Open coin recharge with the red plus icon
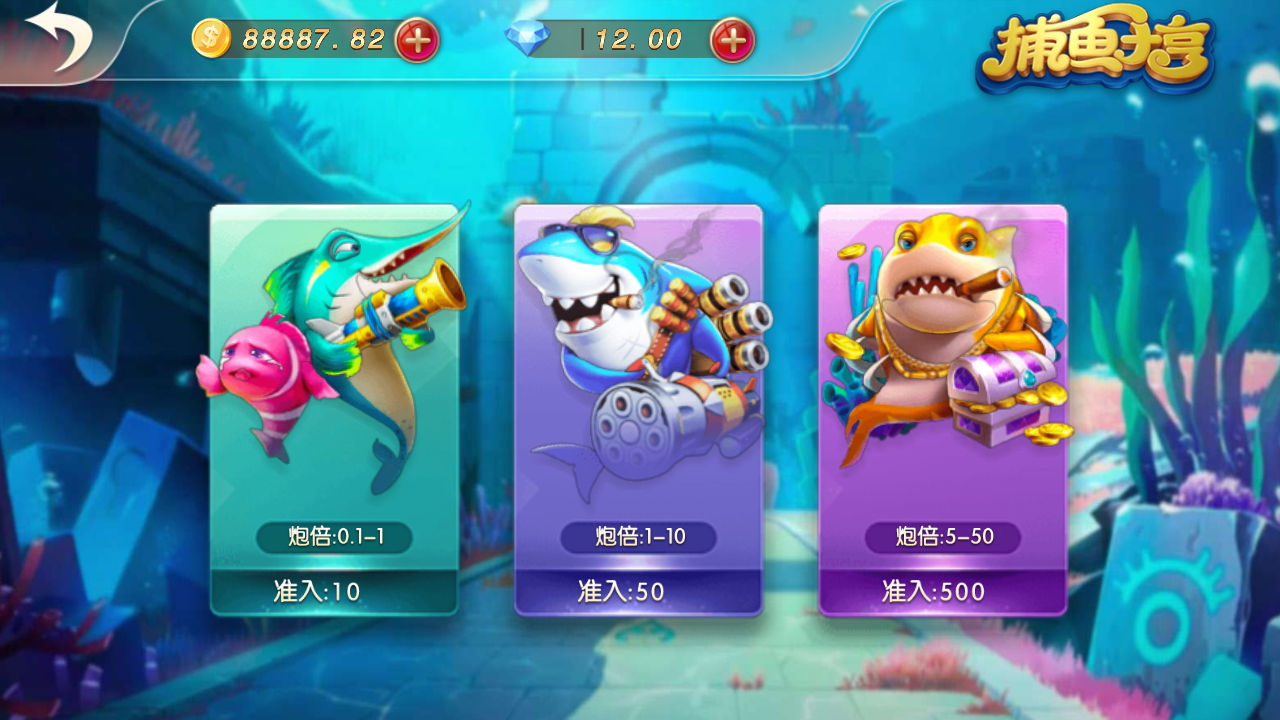 (420, 41)
